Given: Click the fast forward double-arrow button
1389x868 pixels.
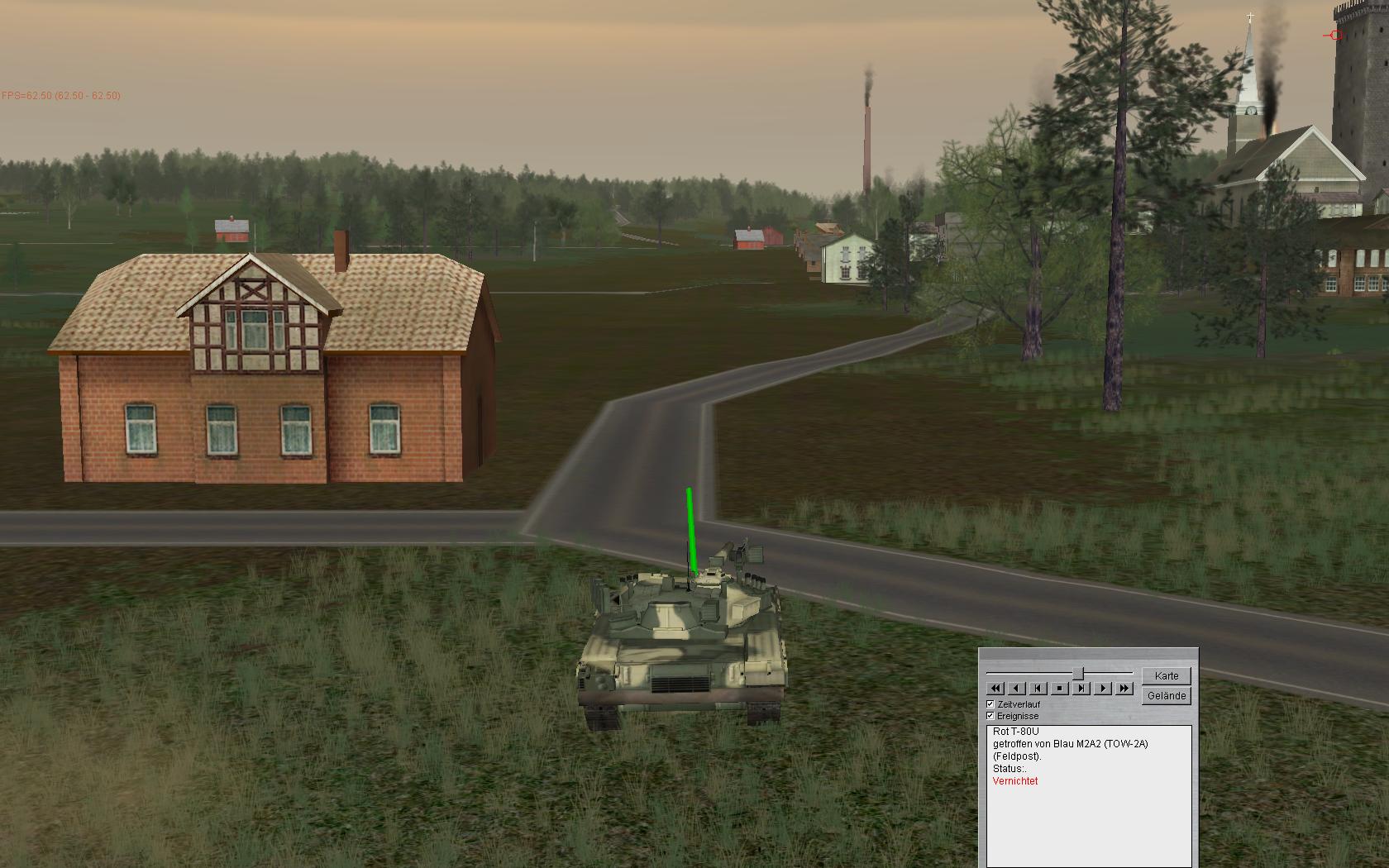Looking at the screenshot, I should [1124, 689].
